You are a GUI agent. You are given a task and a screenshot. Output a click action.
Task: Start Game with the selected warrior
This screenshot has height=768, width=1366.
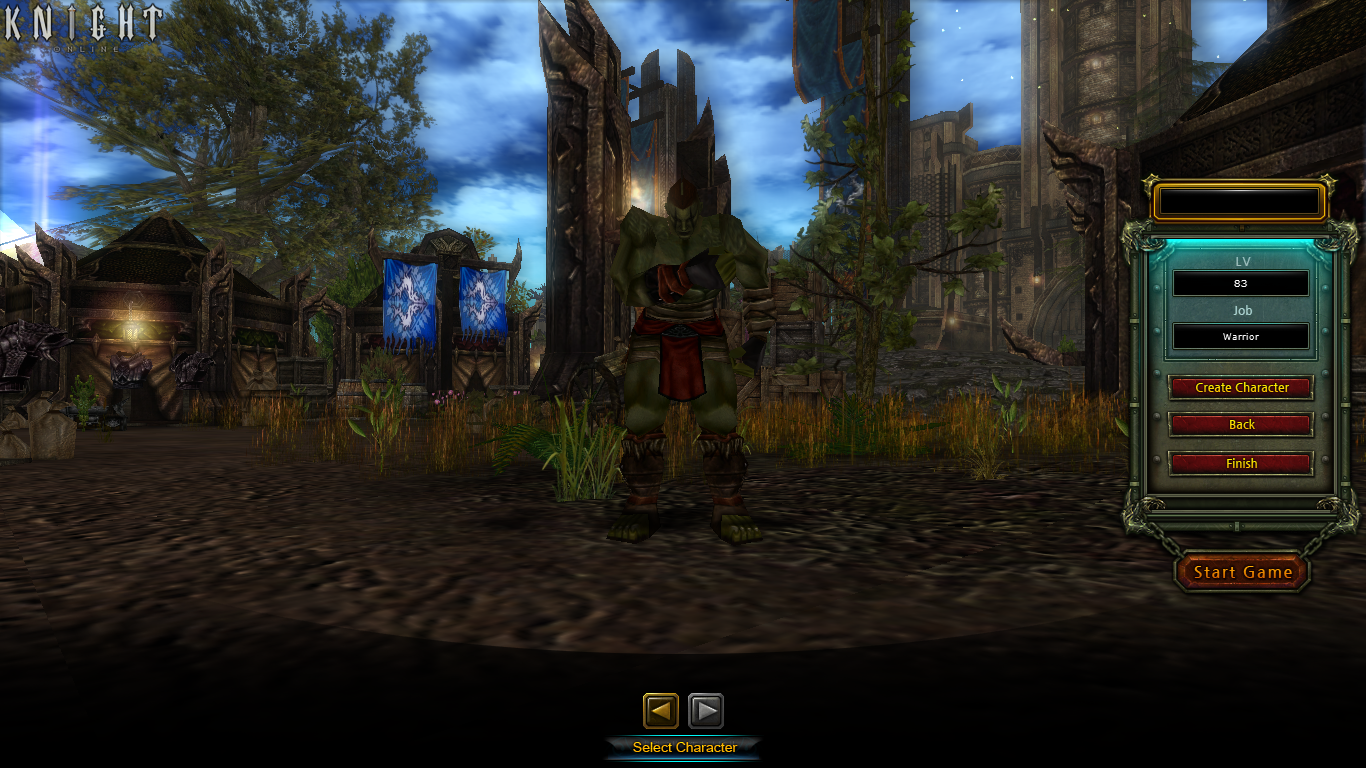coord(1242,572)
